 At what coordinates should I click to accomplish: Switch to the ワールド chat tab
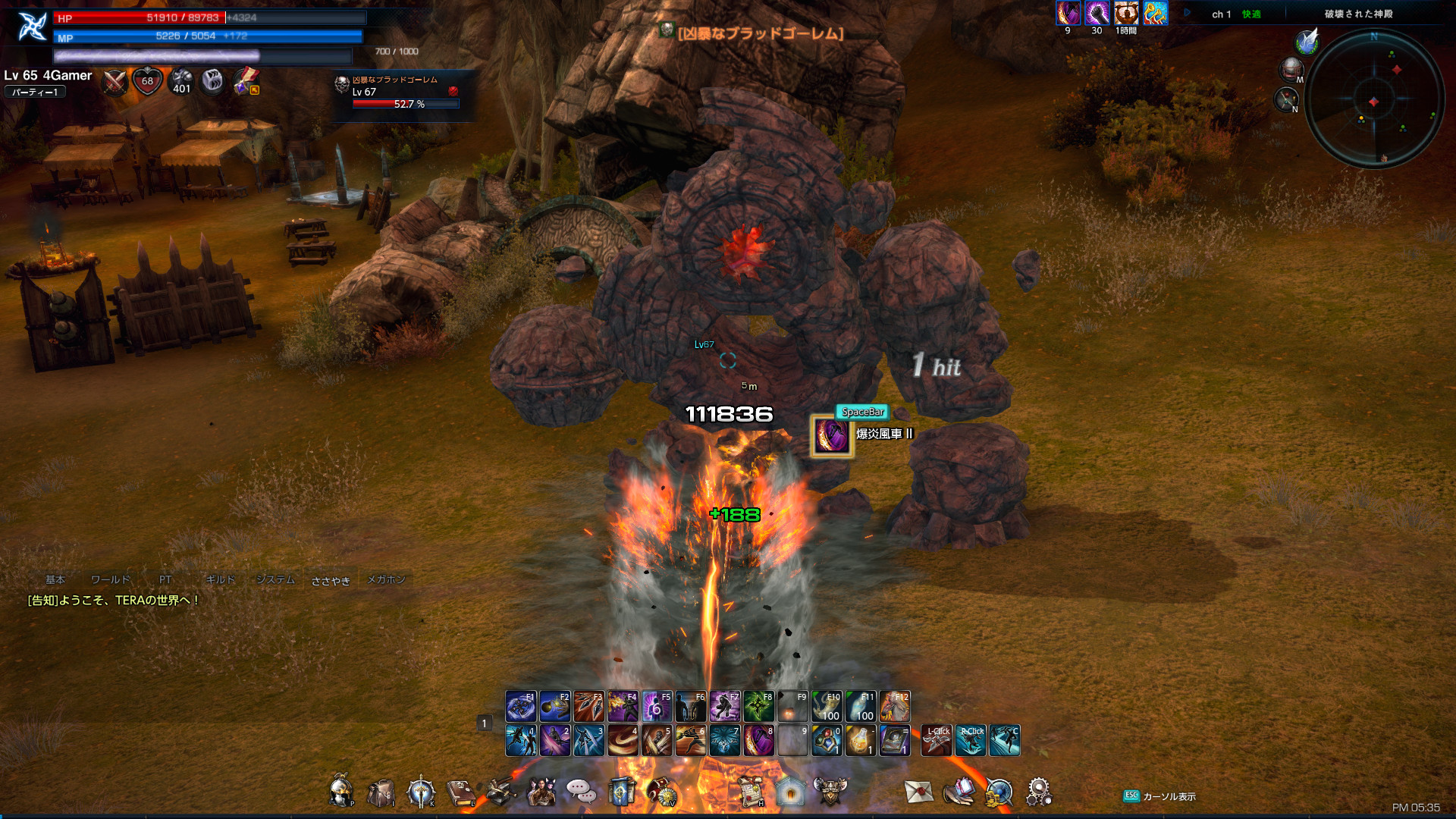(111, 580)
